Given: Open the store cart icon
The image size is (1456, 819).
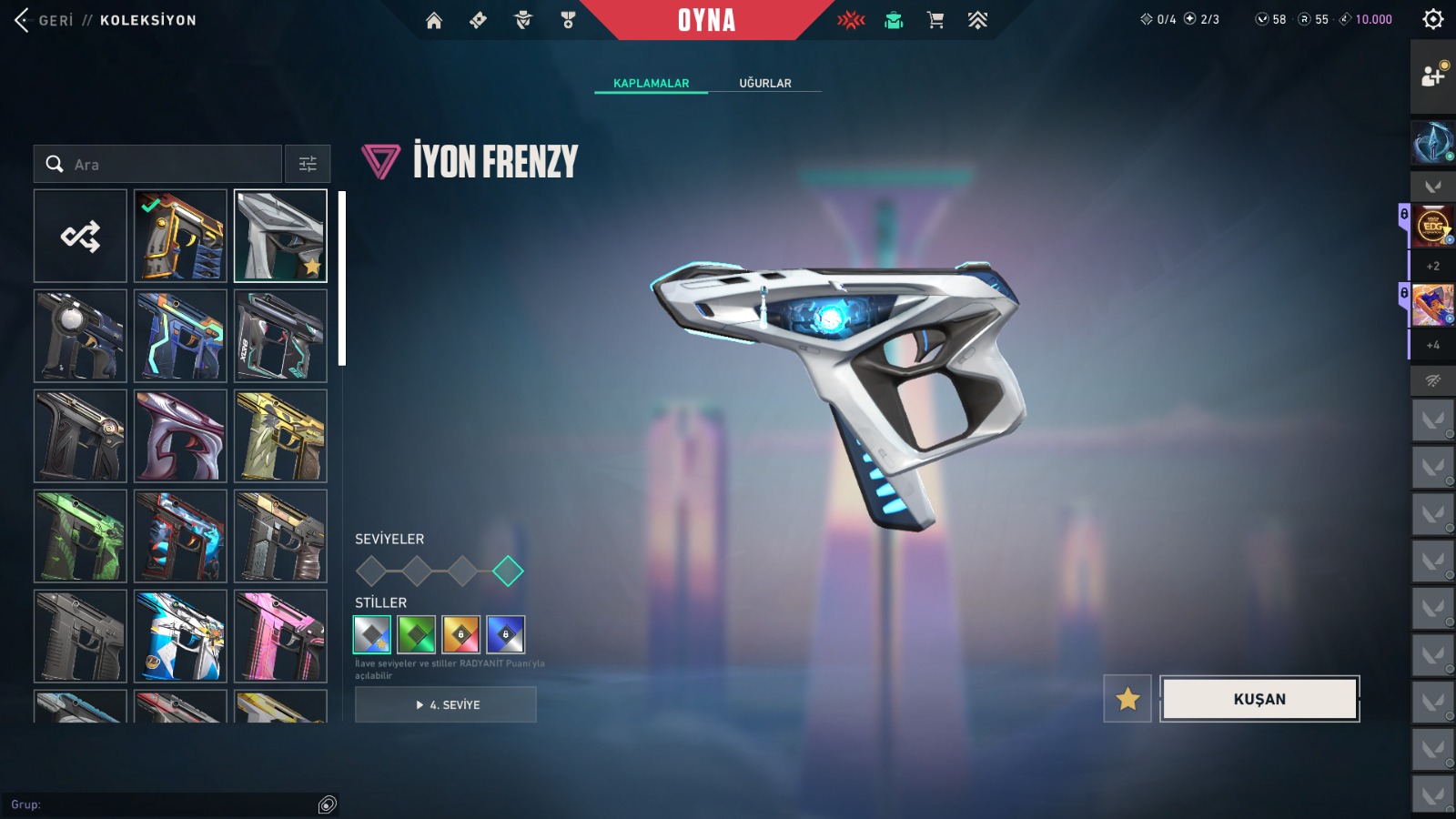Looking at the screenshot, I should [x=935, y=20].
